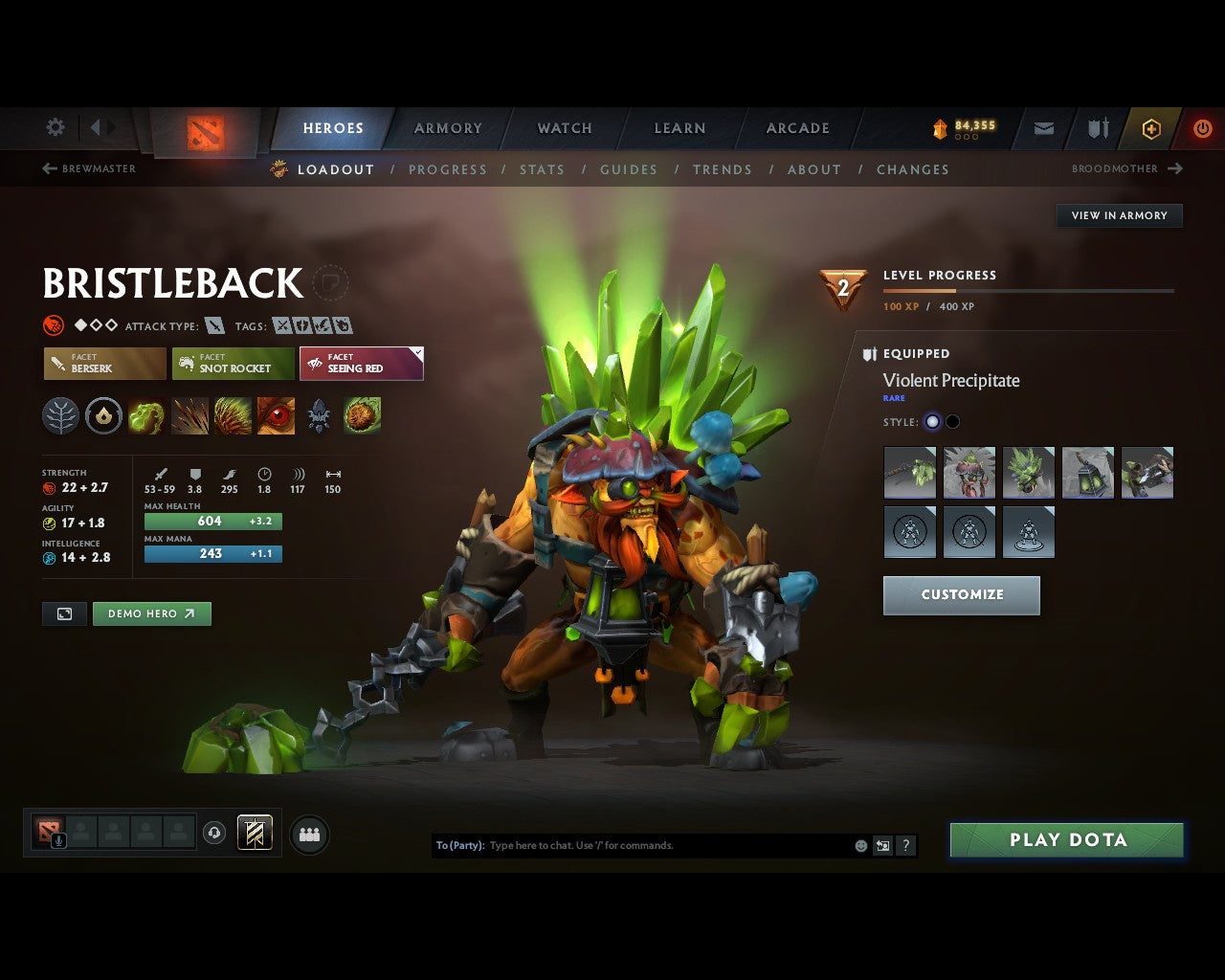The image size is (1225, 980).
Task: Open the mail inbox icon
Action: (1044, 128)
